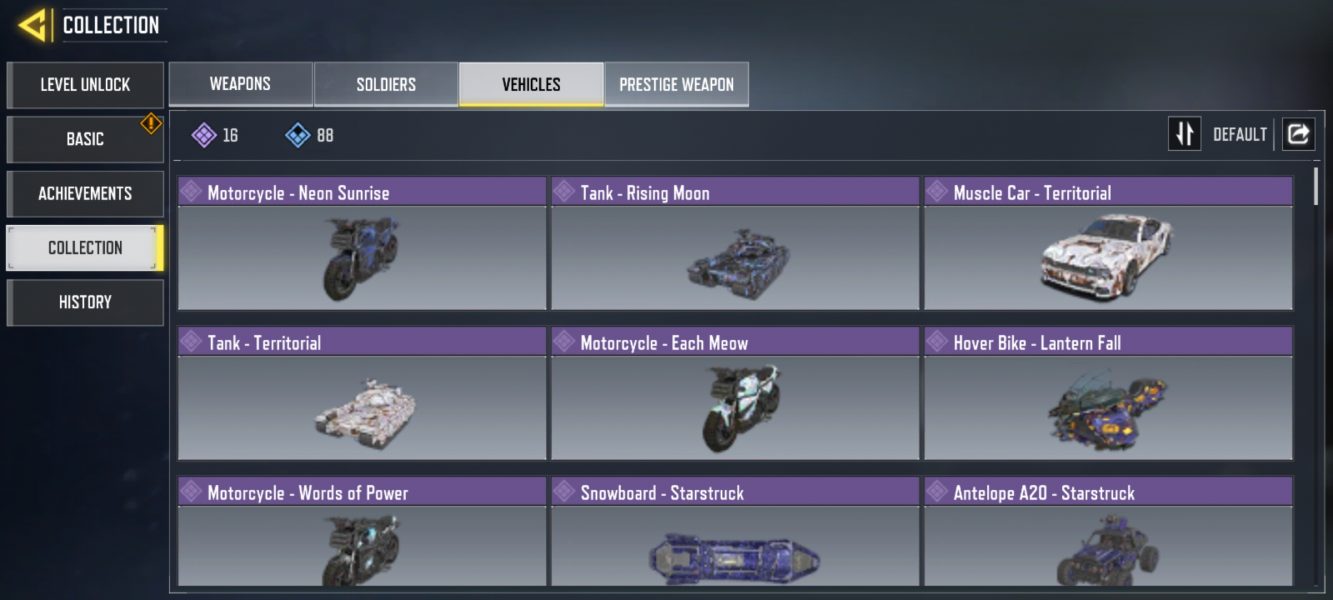The width and height of the screenshot is (1333, 600).
Task: Click the share icon button
Action: (x=1298, y=134)
